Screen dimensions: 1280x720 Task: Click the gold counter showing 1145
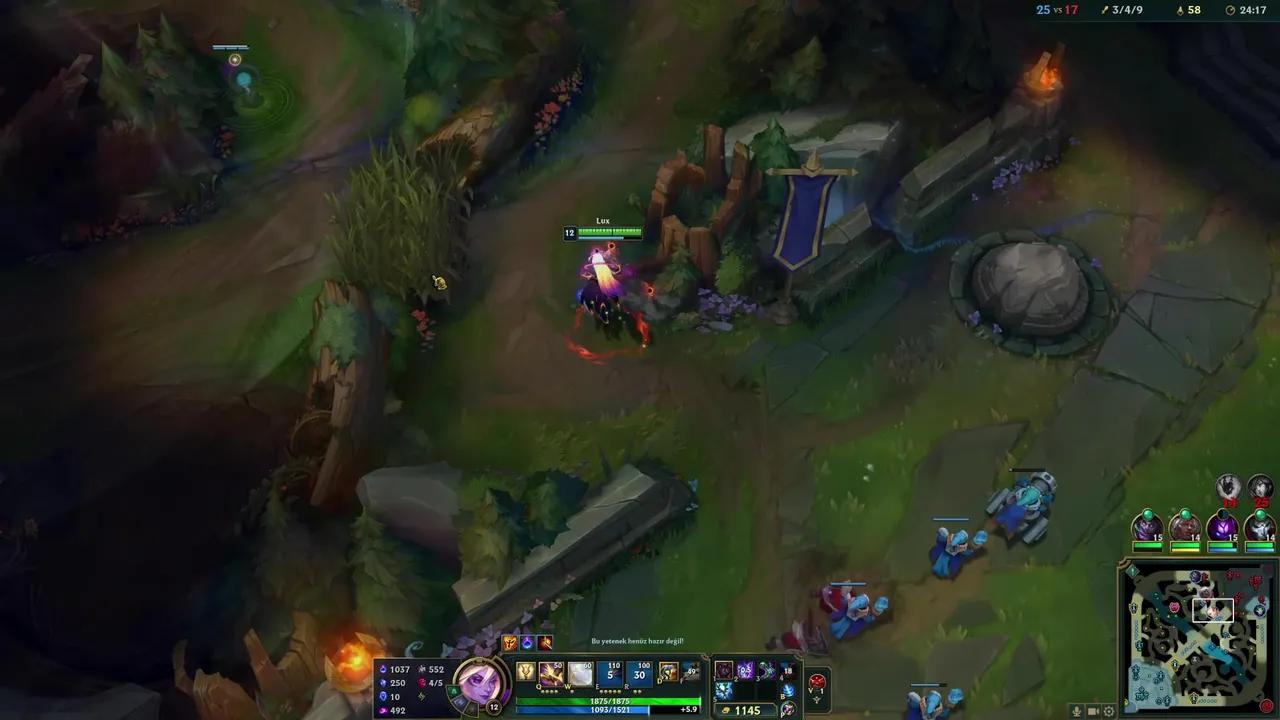pyautogui.click(x=748, y=710)
